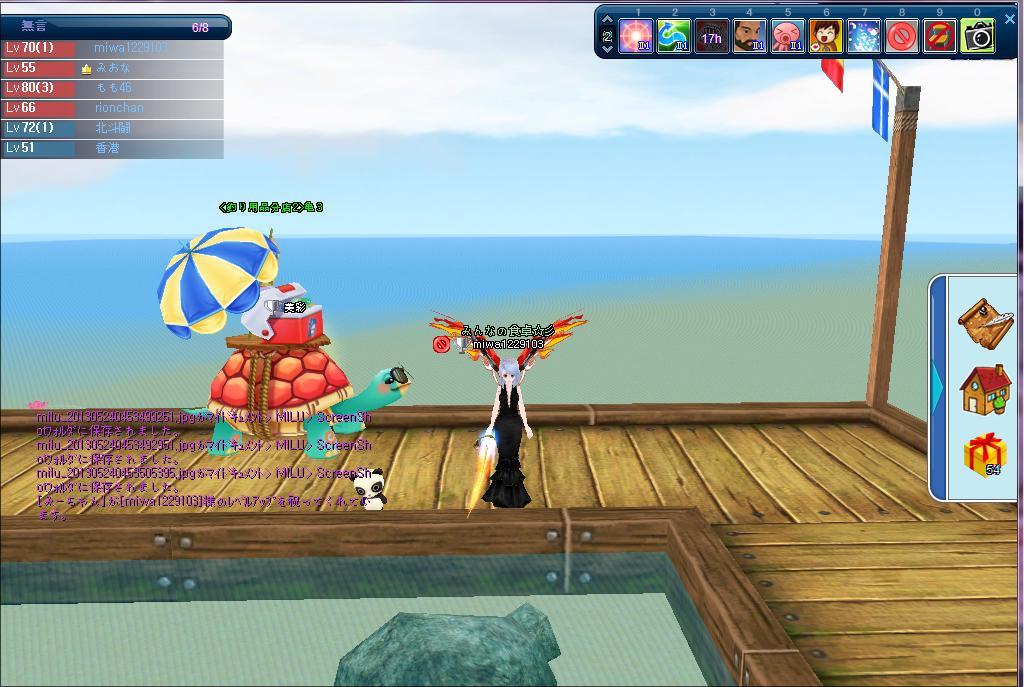Open the scroll and quill quest icon

click(x=984, y=319)
